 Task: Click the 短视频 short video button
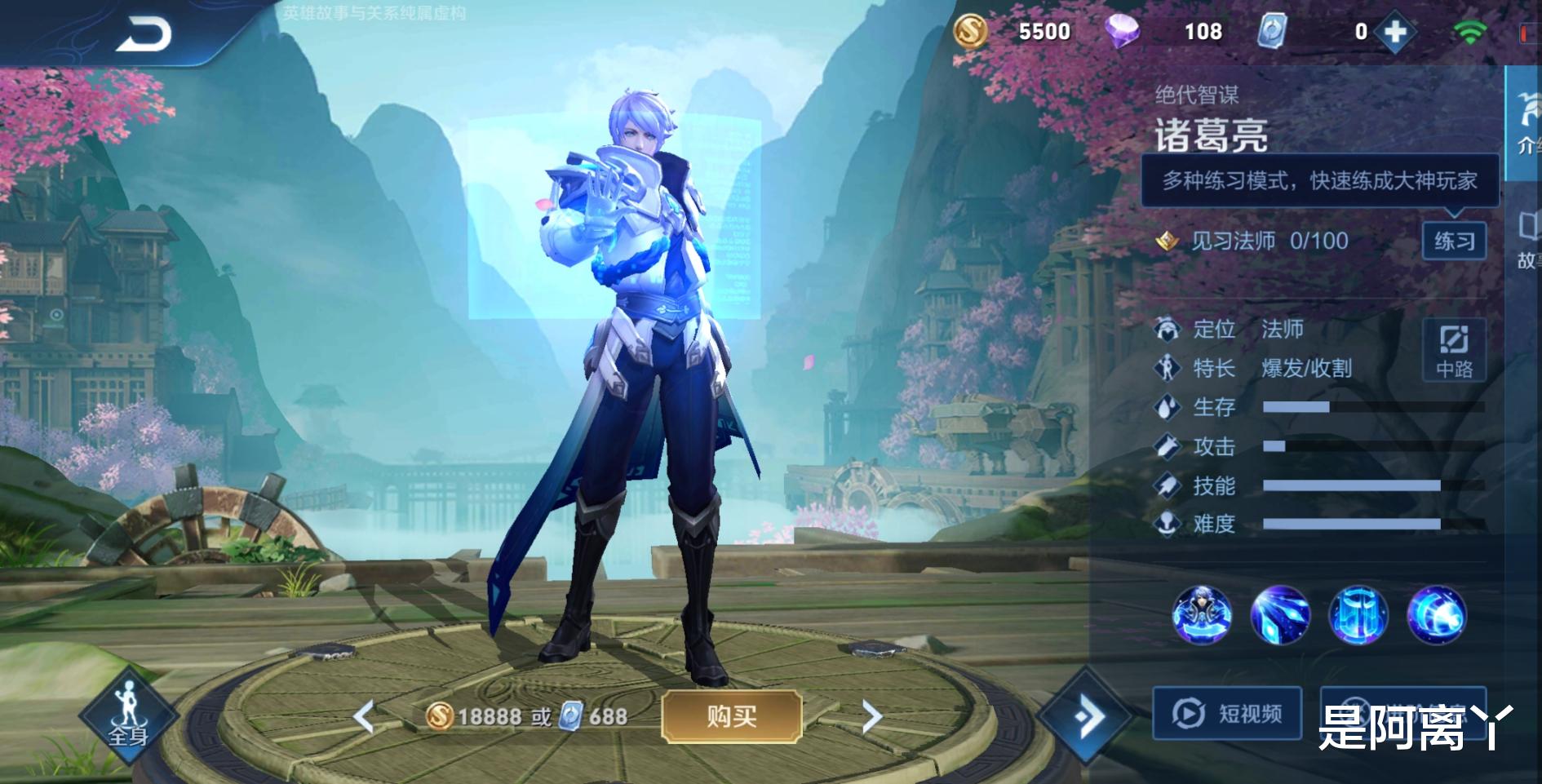coord(1226,713)
